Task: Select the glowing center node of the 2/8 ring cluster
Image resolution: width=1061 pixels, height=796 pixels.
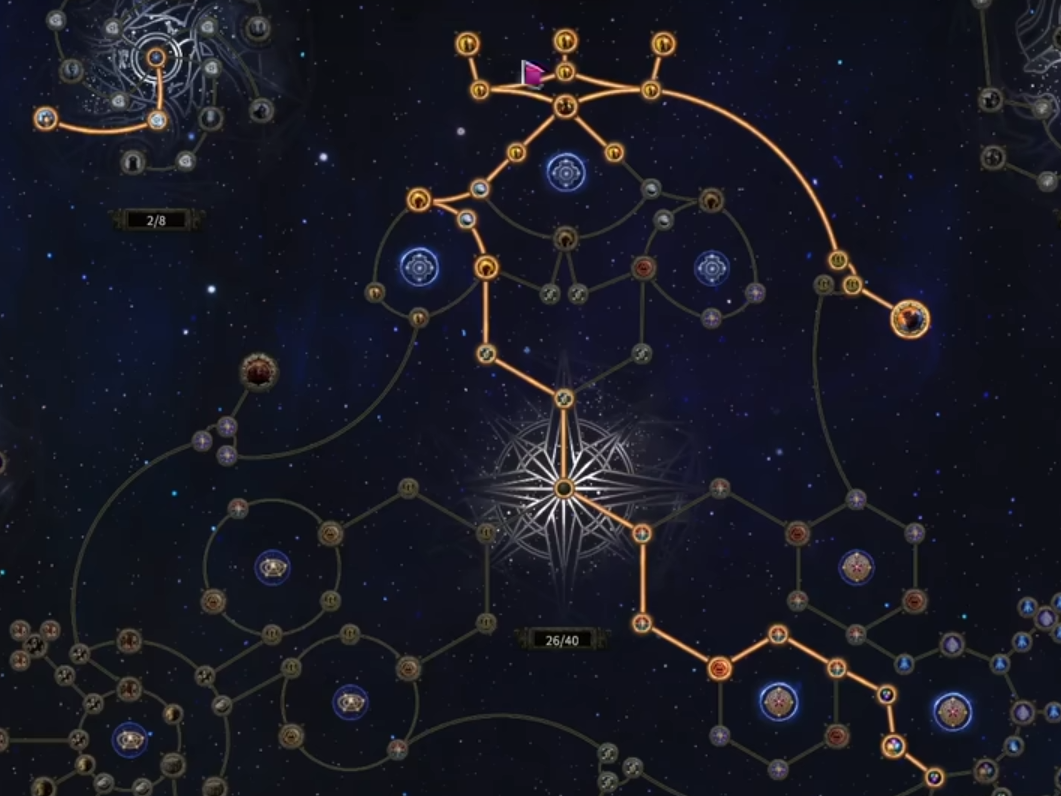Action: click(x=156, y=58)
